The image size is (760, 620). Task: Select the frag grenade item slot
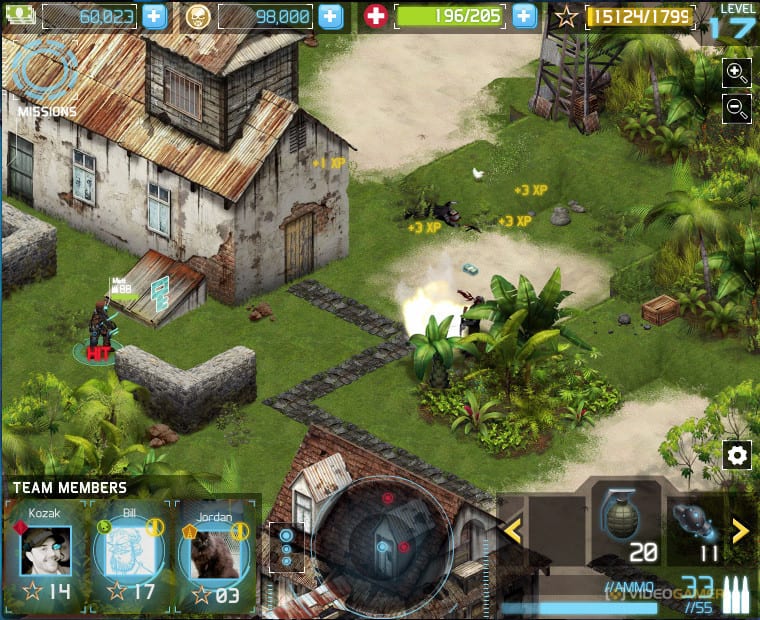(x=622, y=525)
